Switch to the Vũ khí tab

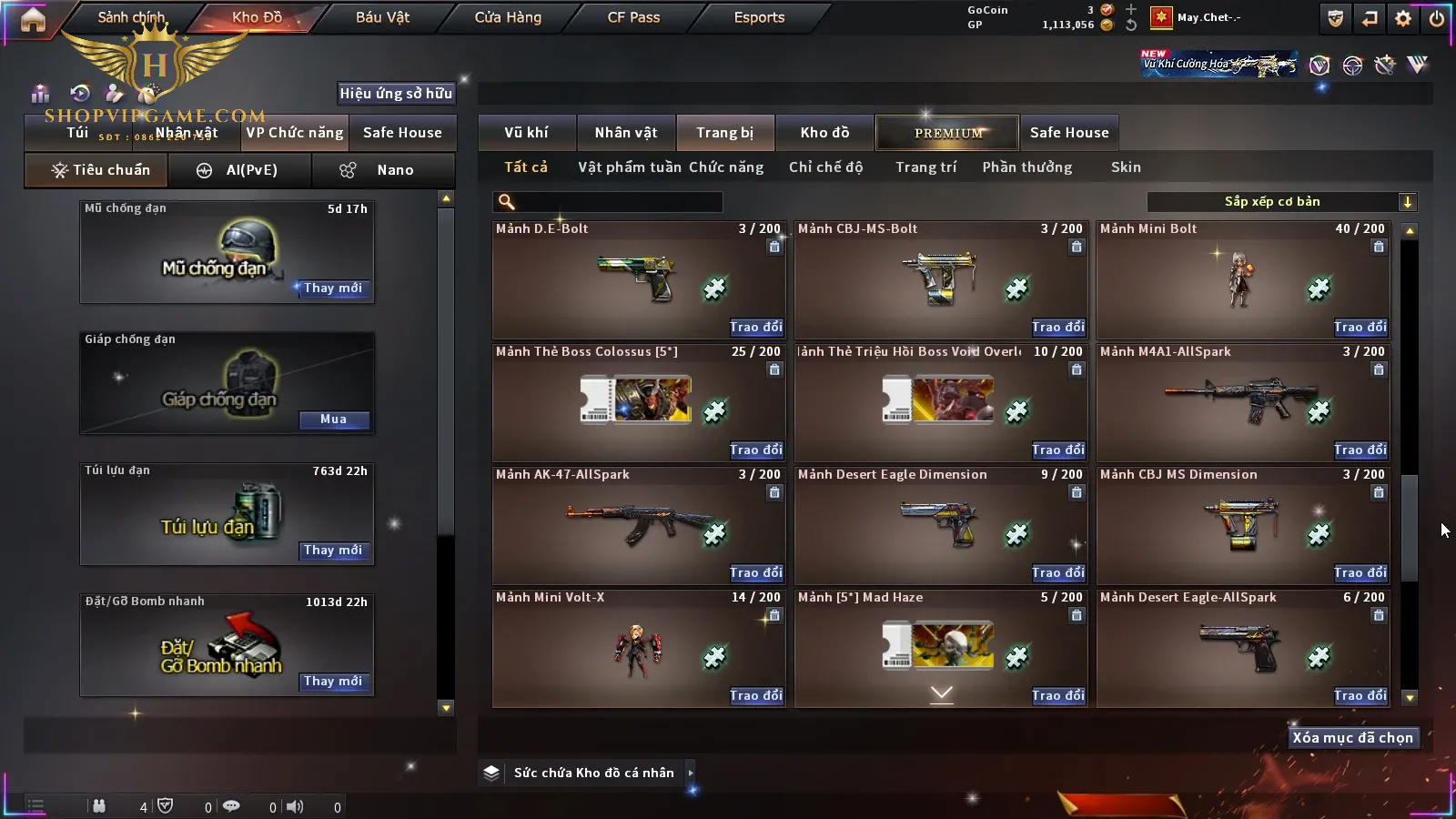pos(526,133)
